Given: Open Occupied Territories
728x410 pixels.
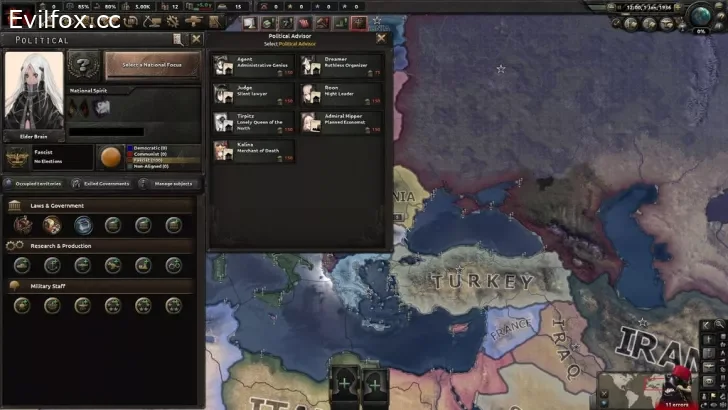Looking at the screenshot, I should click(x=35, y=184).
